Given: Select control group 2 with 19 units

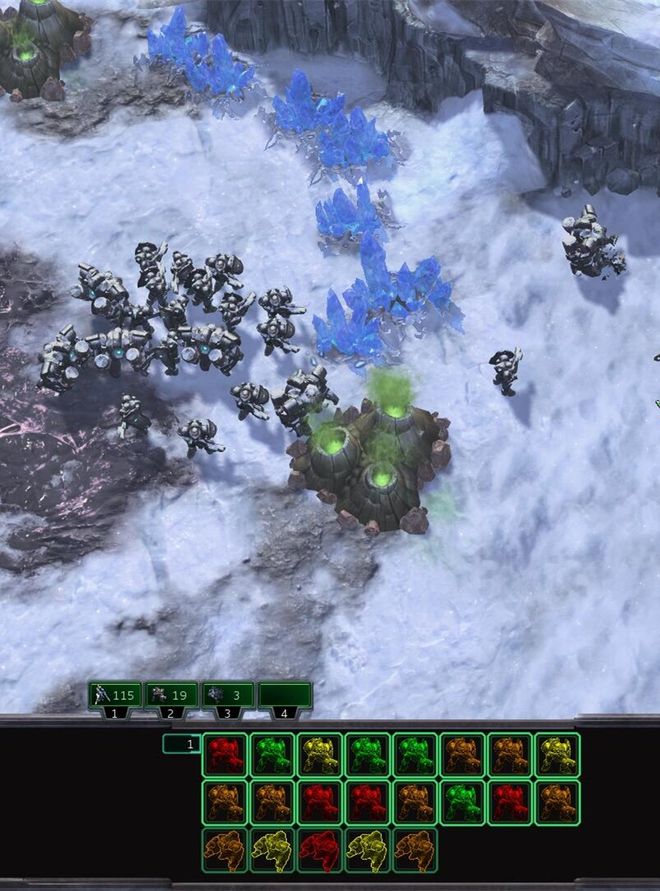Looking at the screenshot, I should click(x=172, y=695).
